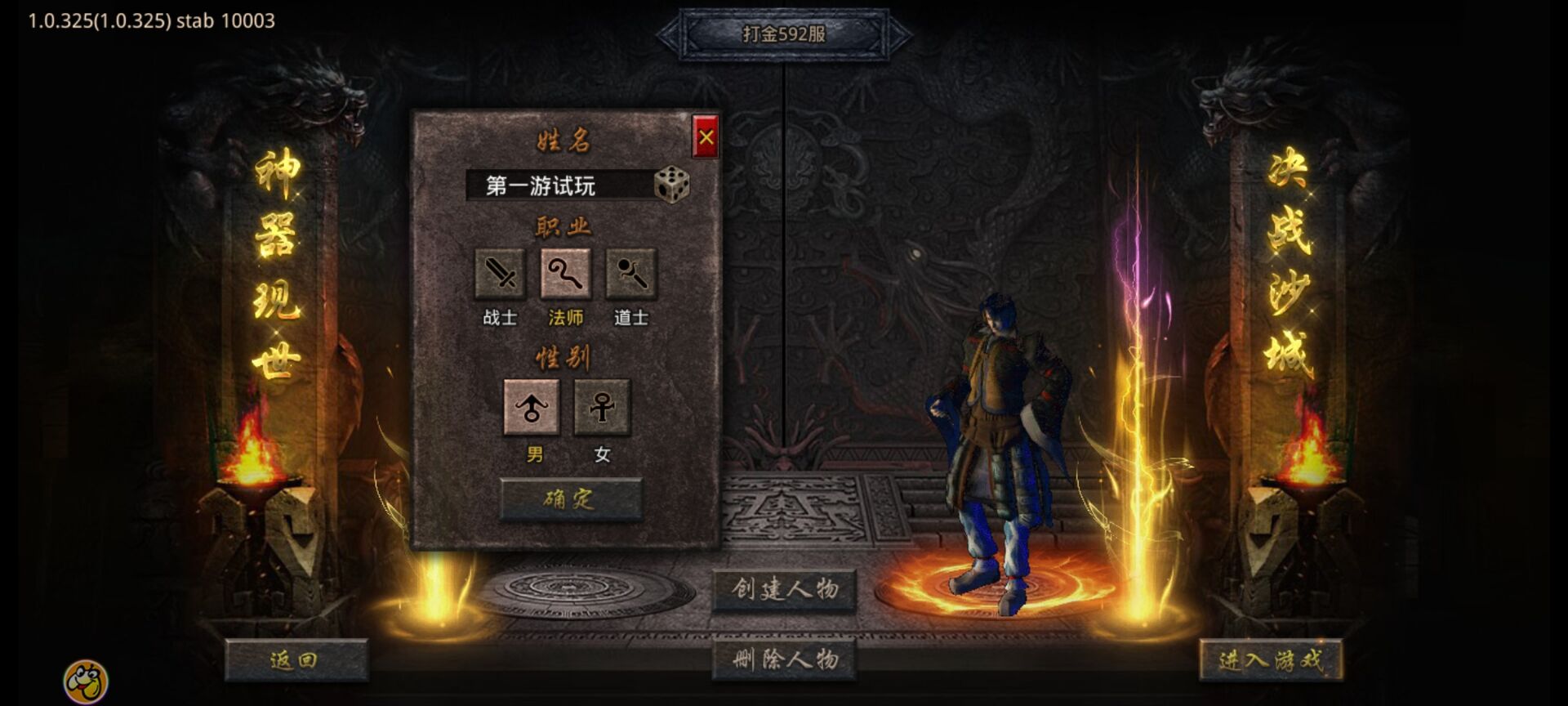The width and height of the screenshot is (1568, 706).
Task: Click the red X to close the dialog
Action: pos(707,137)
